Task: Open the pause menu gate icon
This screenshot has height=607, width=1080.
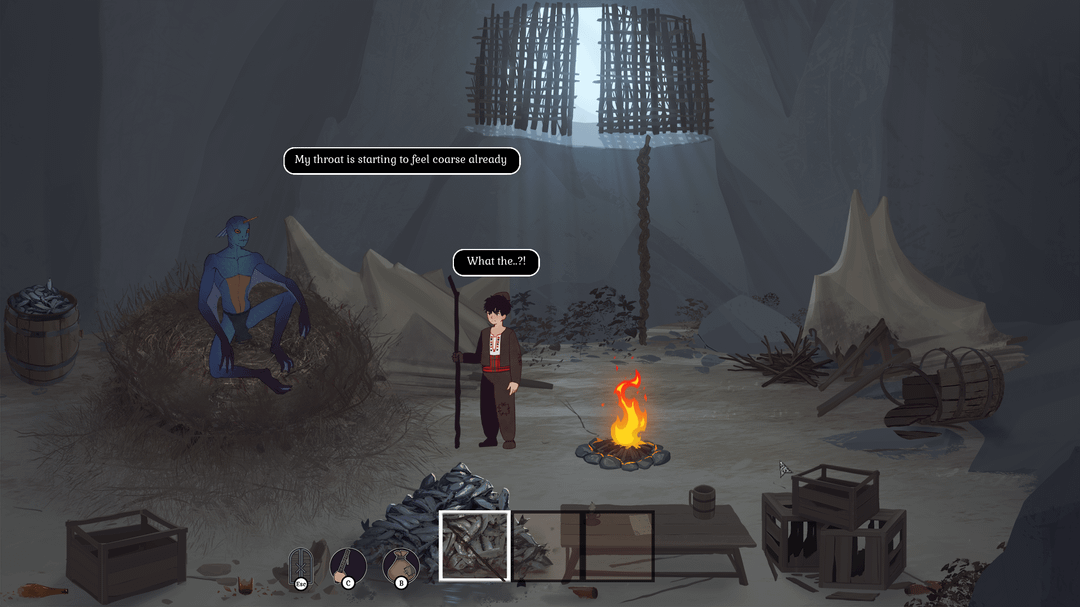Action: pyautogui.click(x=300, y=565)
